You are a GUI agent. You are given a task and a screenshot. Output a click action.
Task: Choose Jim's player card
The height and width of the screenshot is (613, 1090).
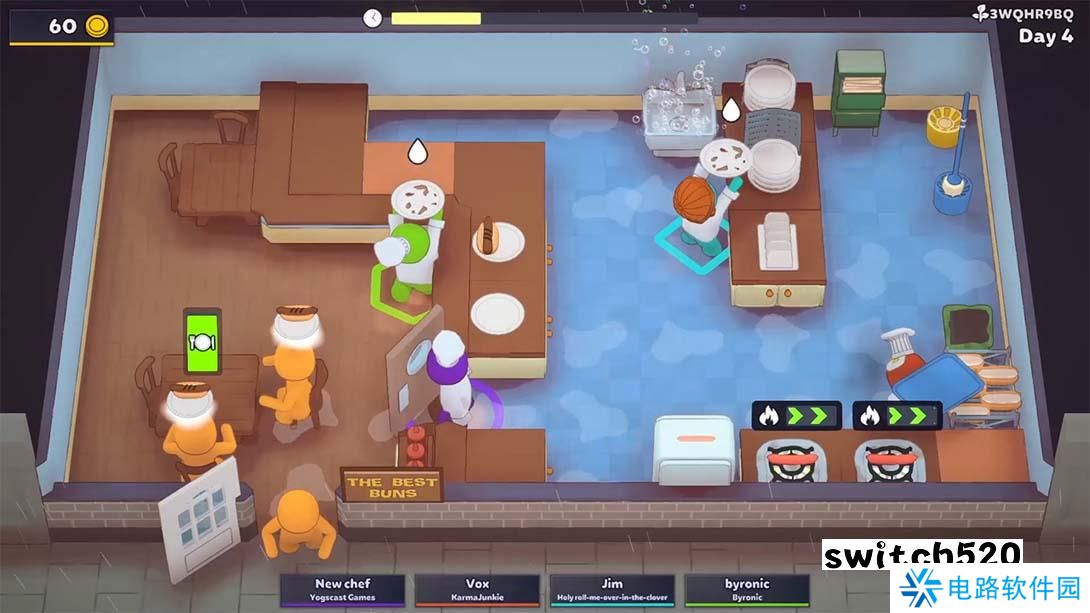tap(612, 590)
